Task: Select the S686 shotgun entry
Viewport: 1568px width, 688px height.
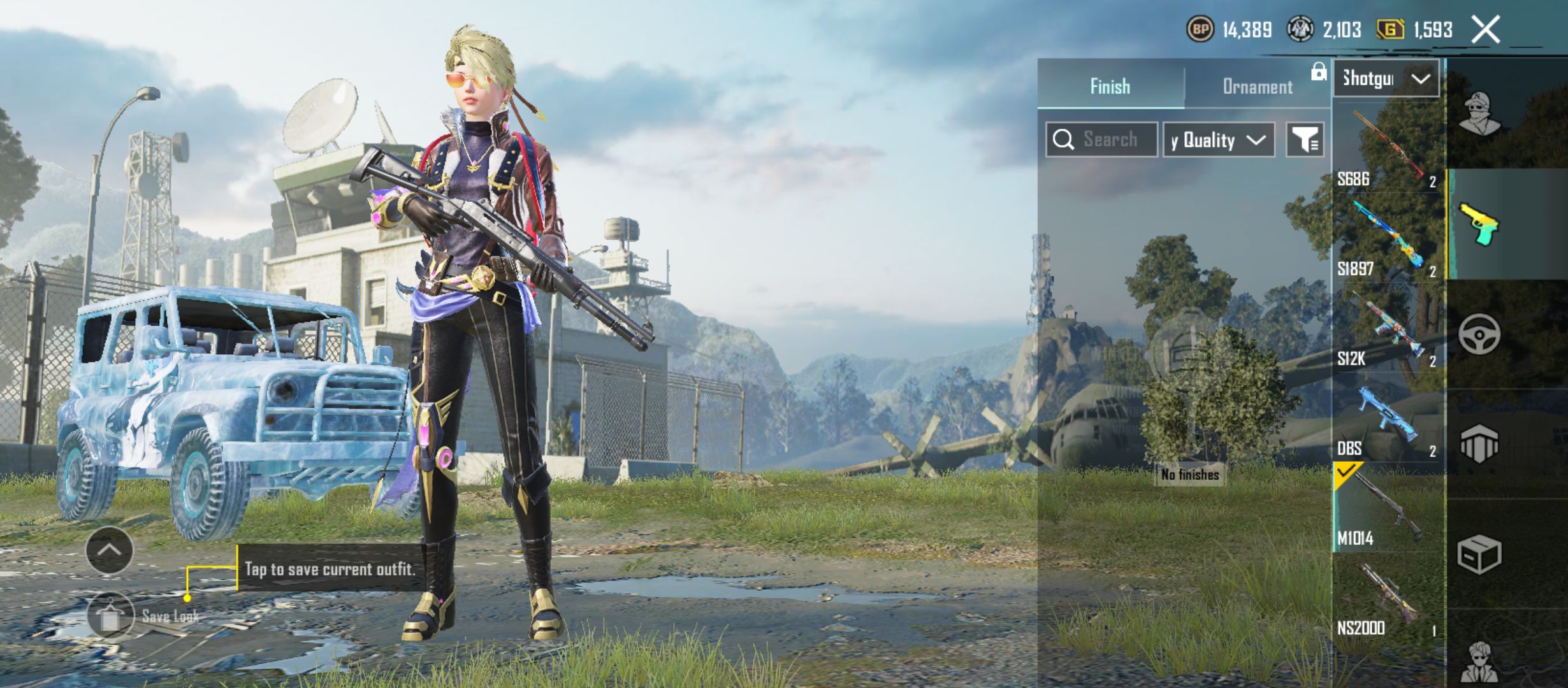Action: pos(1387,150)
